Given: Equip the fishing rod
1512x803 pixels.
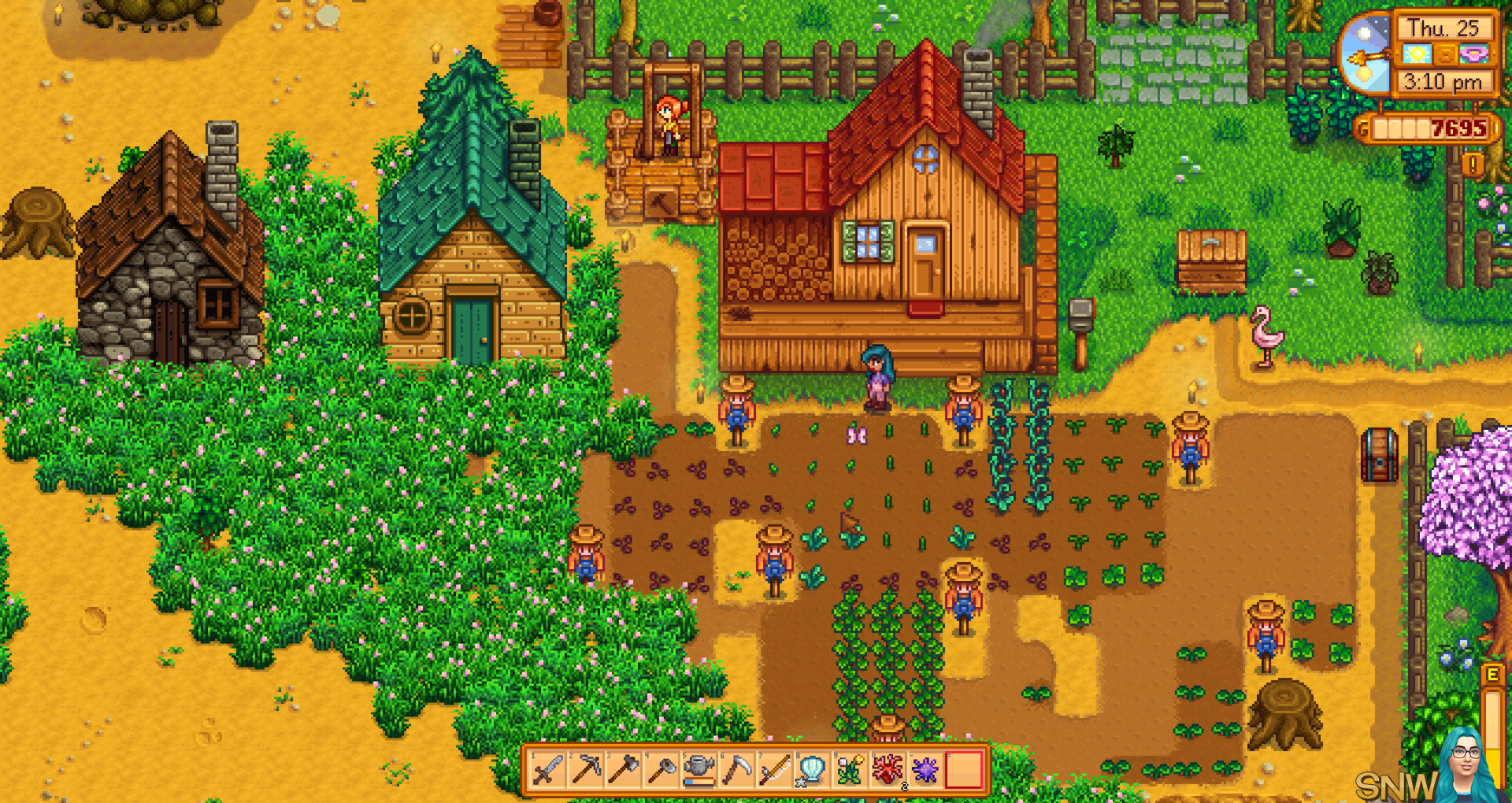Looking at the screenshot, I should [774, 769].
